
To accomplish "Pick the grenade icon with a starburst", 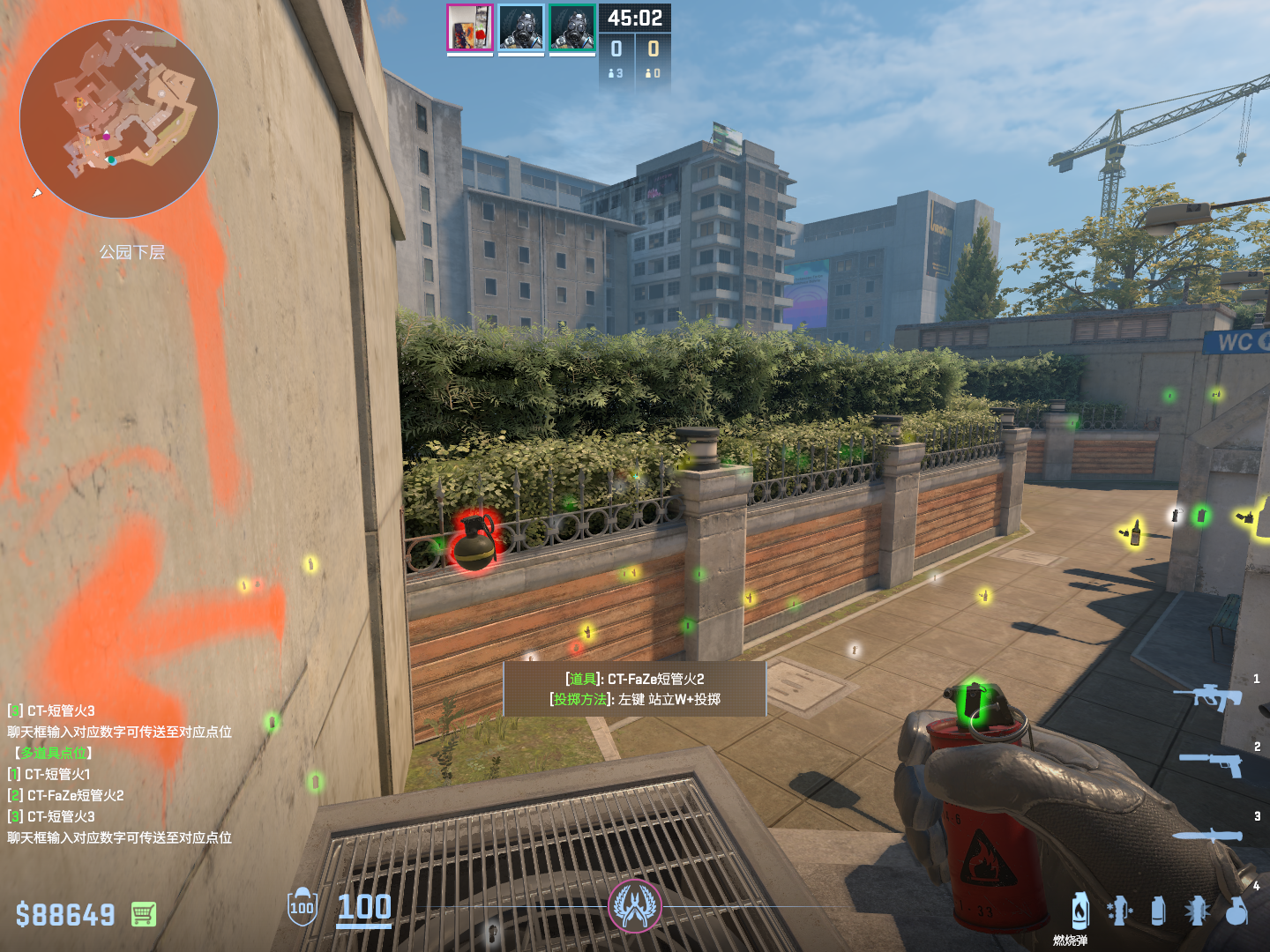I will tap(1197, 911).
